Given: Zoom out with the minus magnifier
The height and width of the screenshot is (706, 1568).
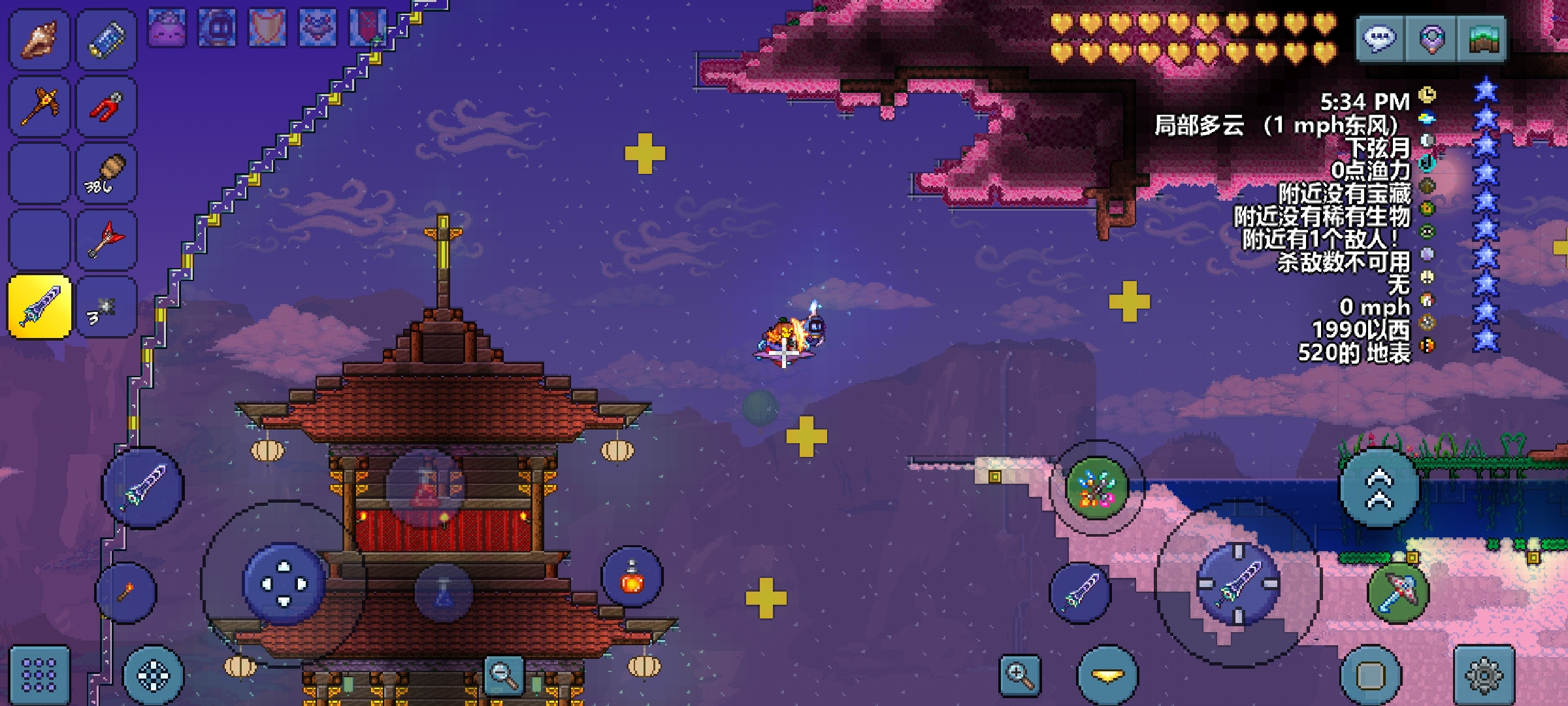Looking at the screenshot, I should [x=504, y=675].
